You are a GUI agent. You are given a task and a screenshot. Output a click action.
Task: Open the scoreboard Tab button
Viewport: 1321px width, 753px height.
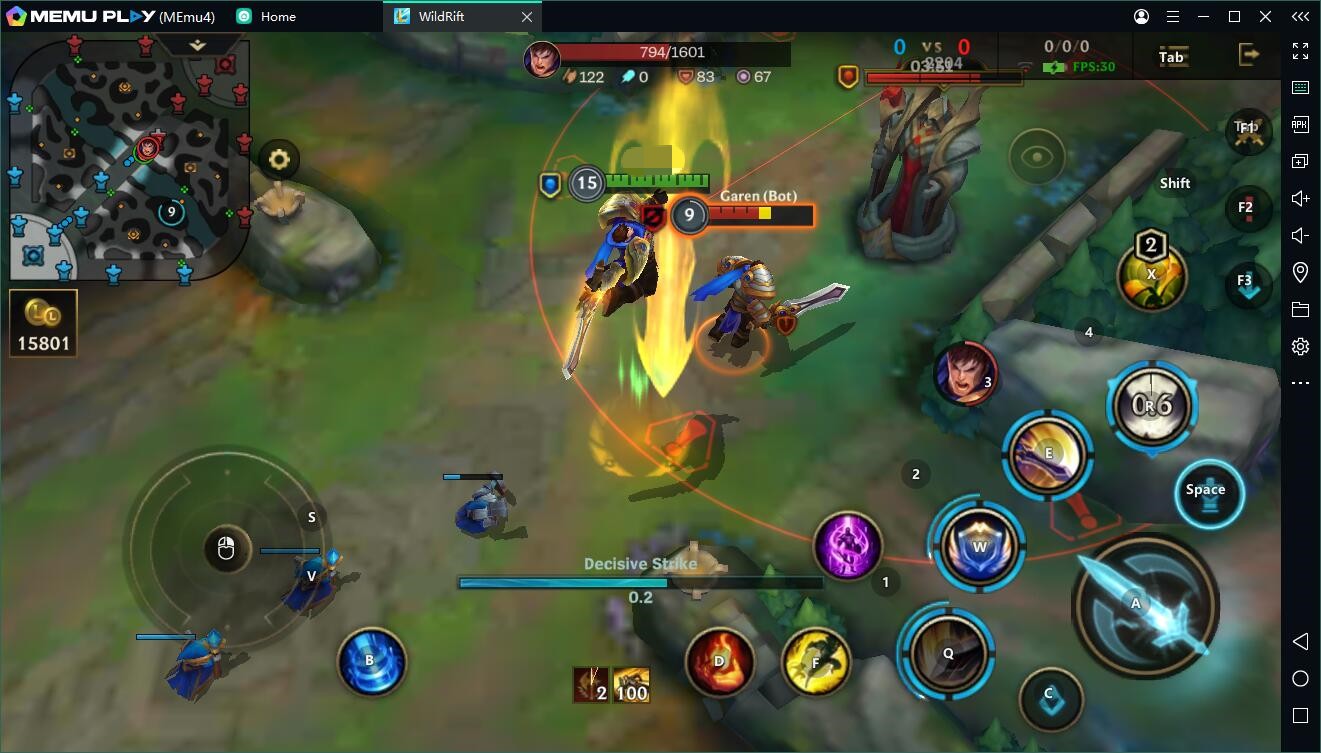click(1171, 57)
